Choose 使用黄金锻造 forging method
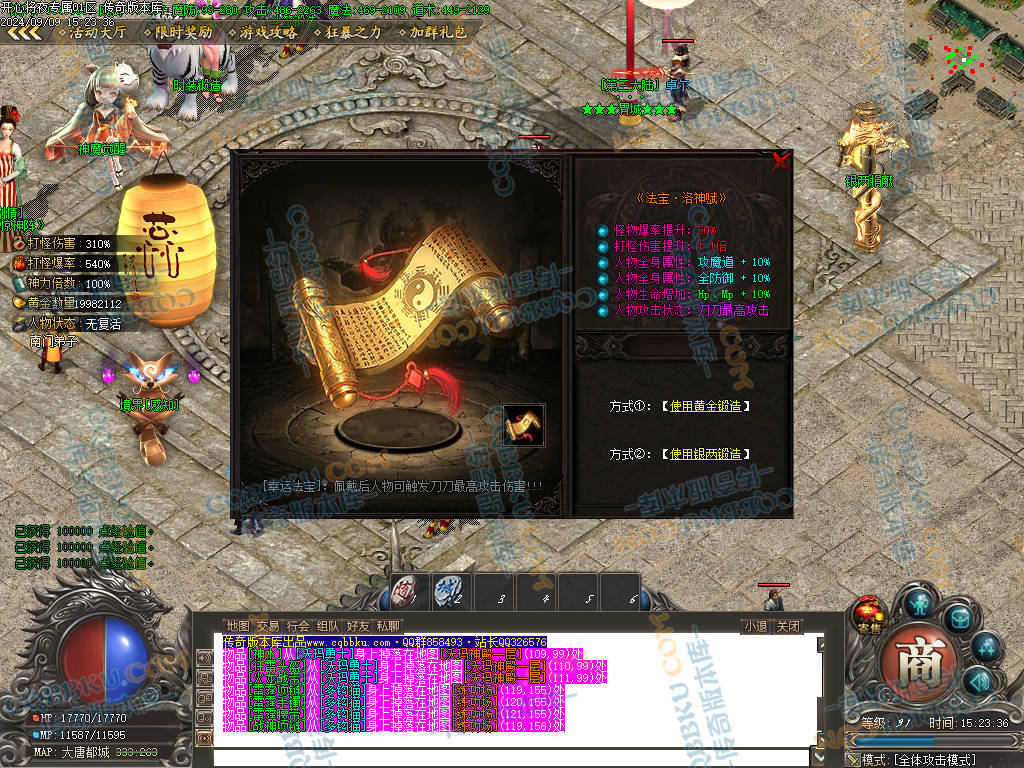 click(705, 406)
